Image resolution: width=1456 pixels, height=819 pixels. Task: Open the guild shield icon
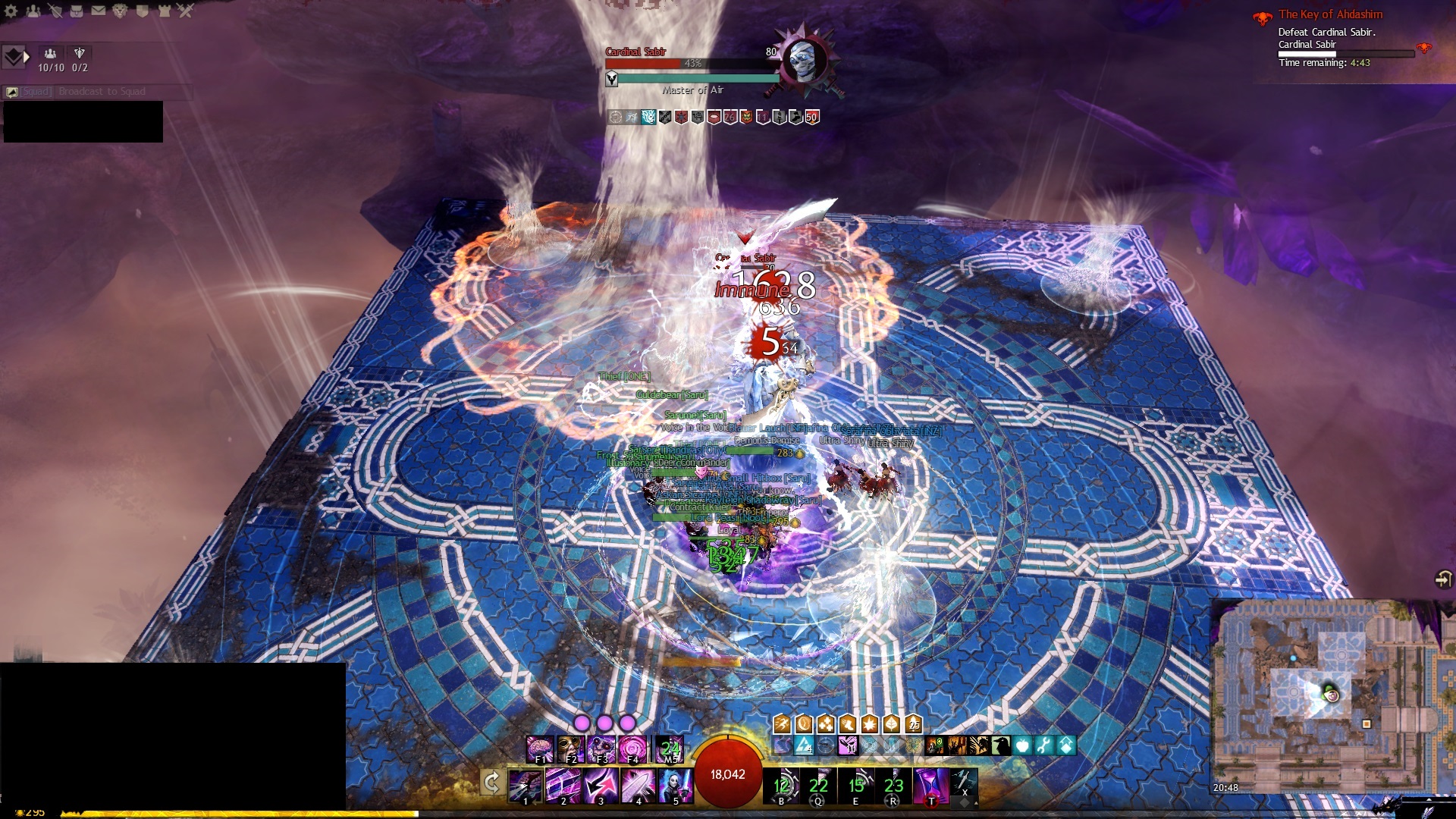[x=142, y=11]
